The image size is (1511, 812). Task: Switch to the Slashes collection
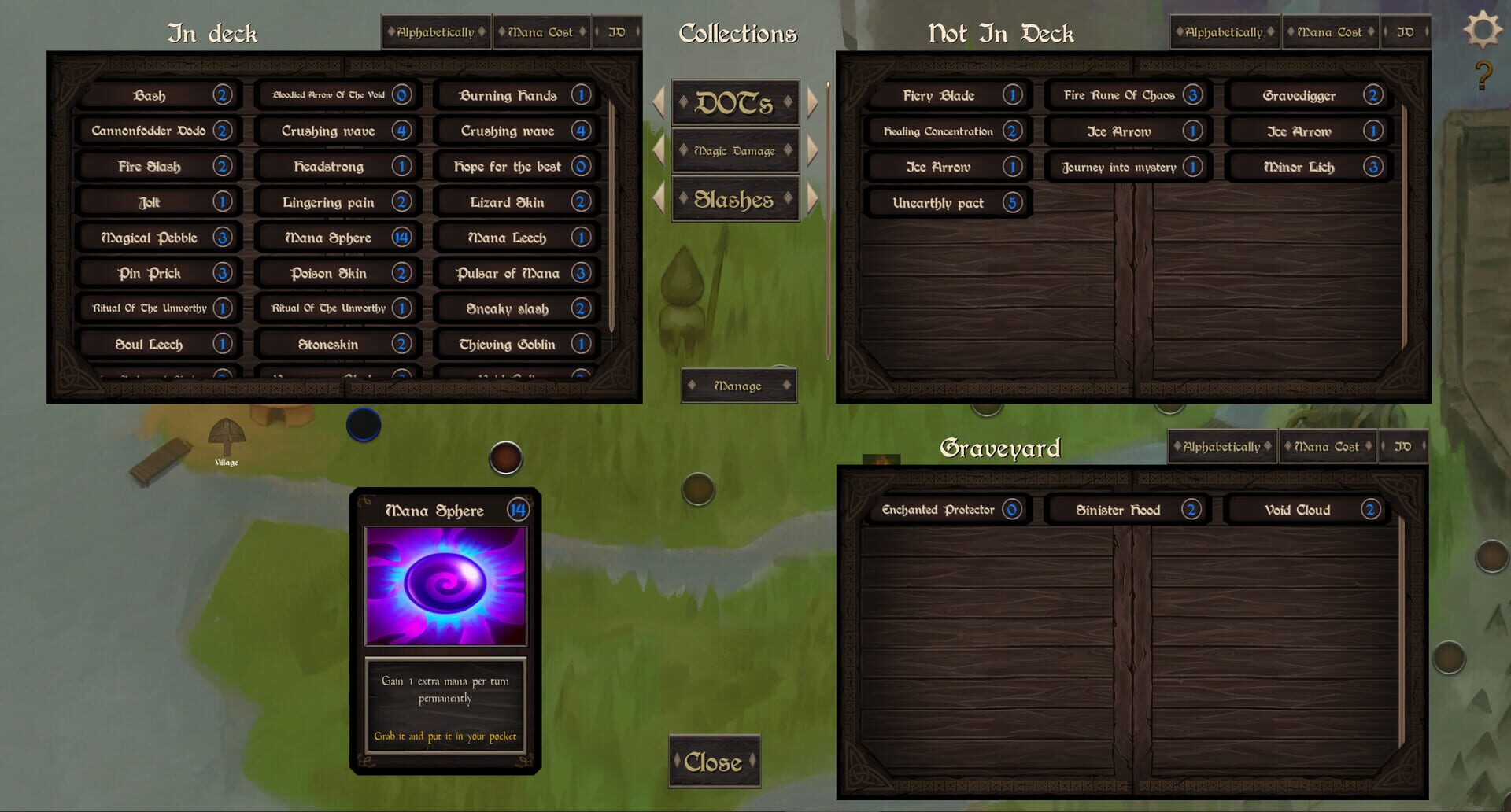point(735,198)
